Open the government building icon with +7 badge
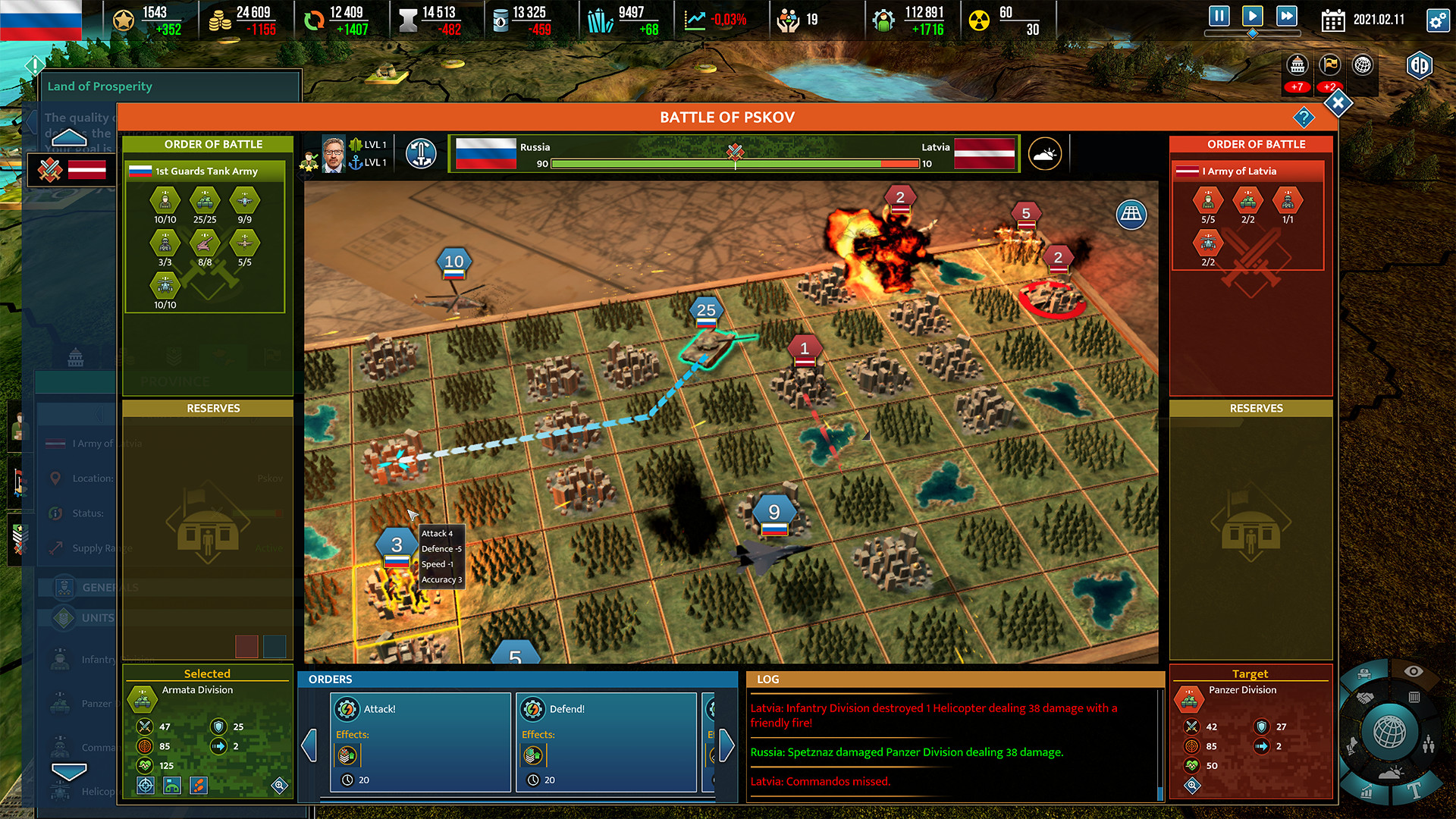The image size is (1456, 819). [1298, 66]
